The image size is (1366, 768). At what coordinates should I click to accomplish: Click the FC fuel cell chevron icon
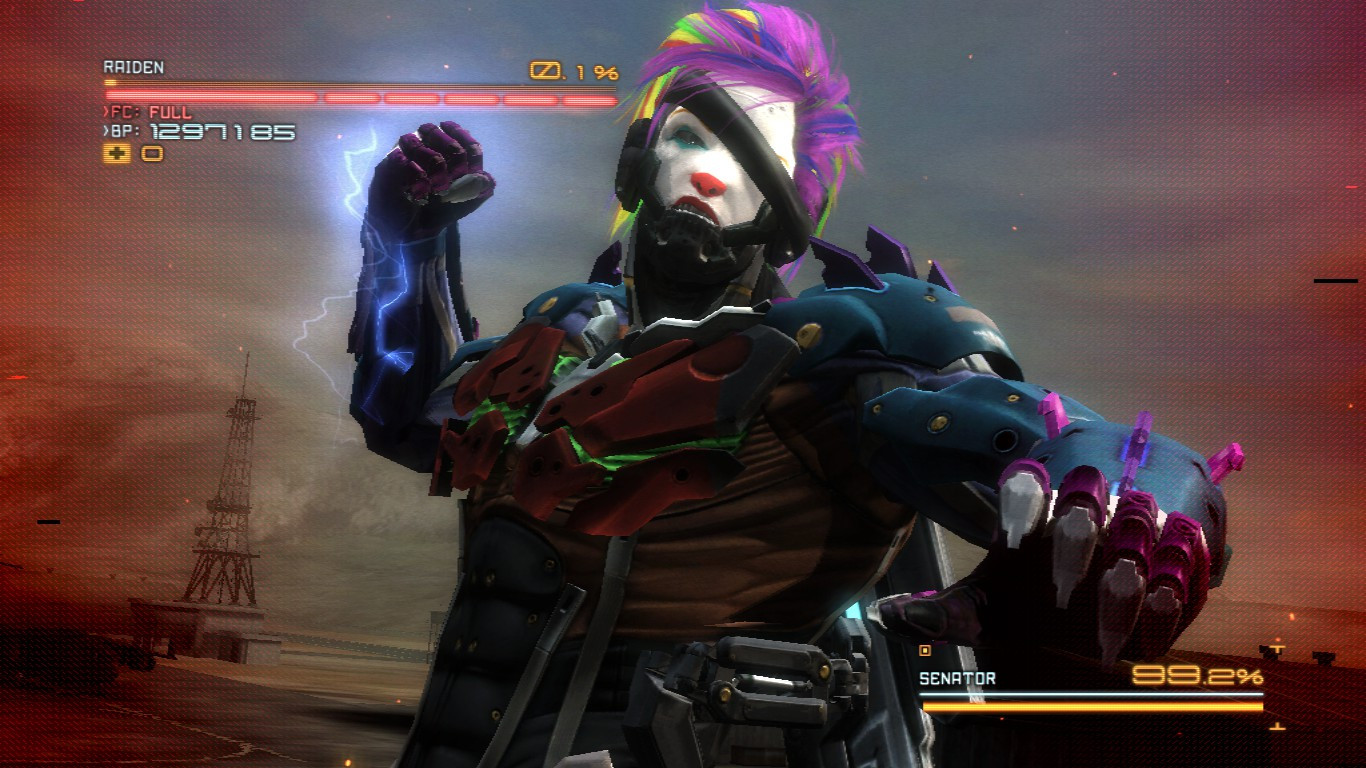tap(104, 112)
